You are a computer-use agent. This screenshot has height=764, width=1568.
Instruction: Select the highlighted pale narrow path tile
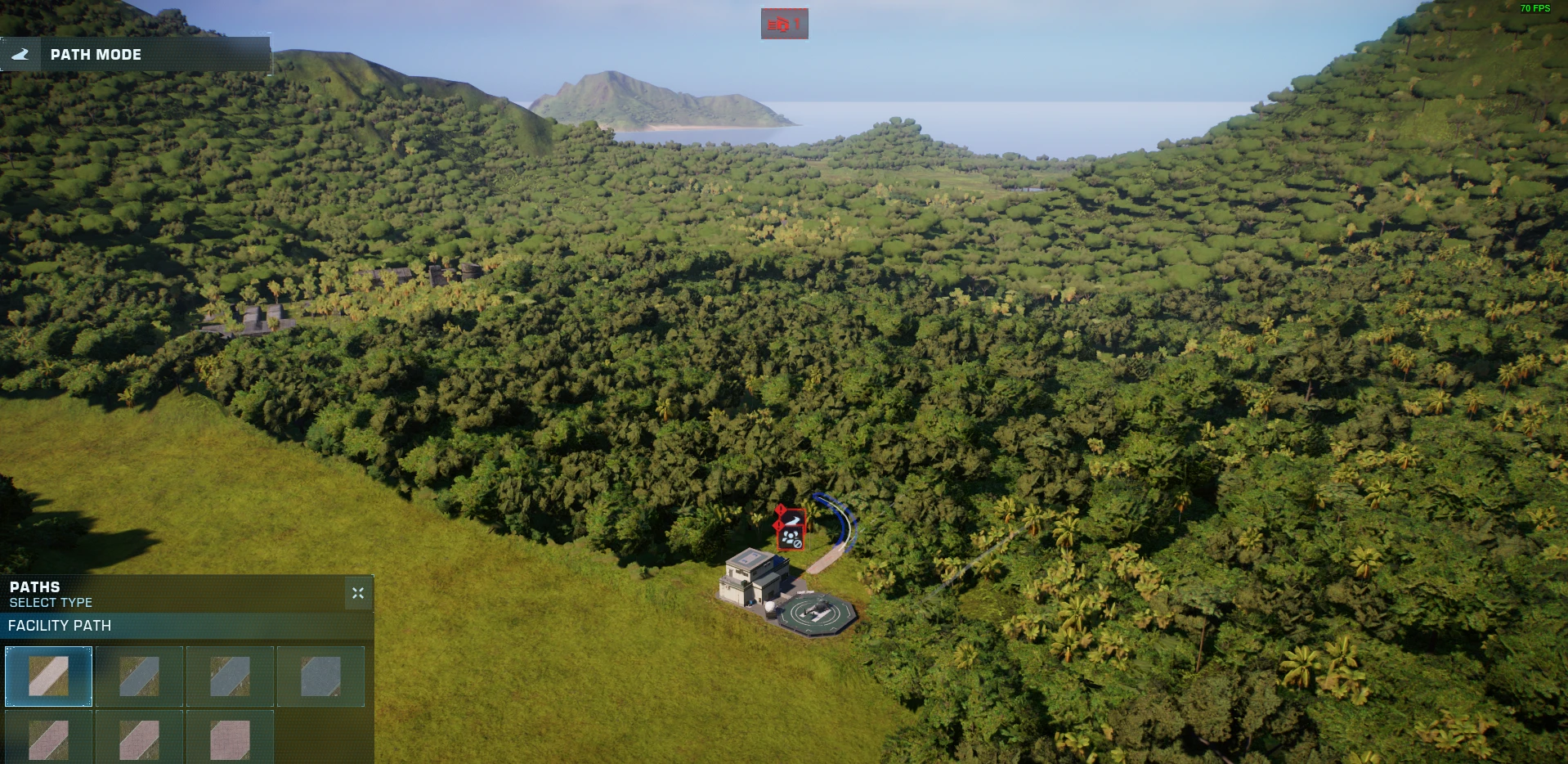point(49,676)
